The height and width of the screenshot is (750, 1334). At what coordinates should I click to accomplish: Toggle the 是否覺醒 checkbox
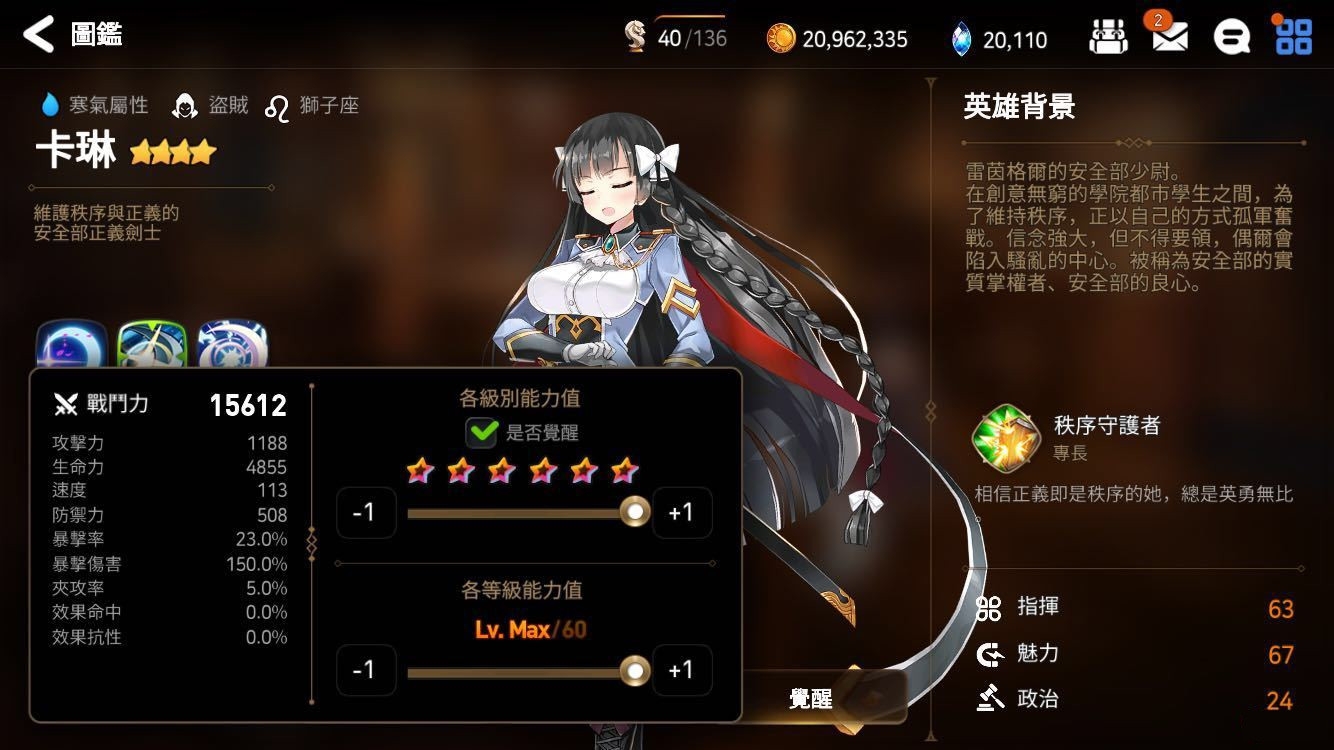(482, 432)
